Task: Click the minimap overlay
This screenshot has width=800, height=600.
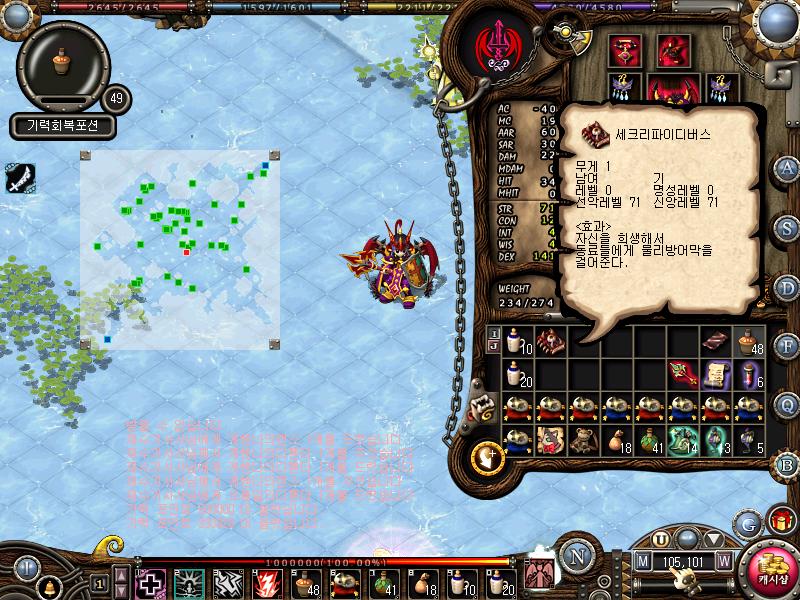Action: pyautogui.click(x=180, y=249)
